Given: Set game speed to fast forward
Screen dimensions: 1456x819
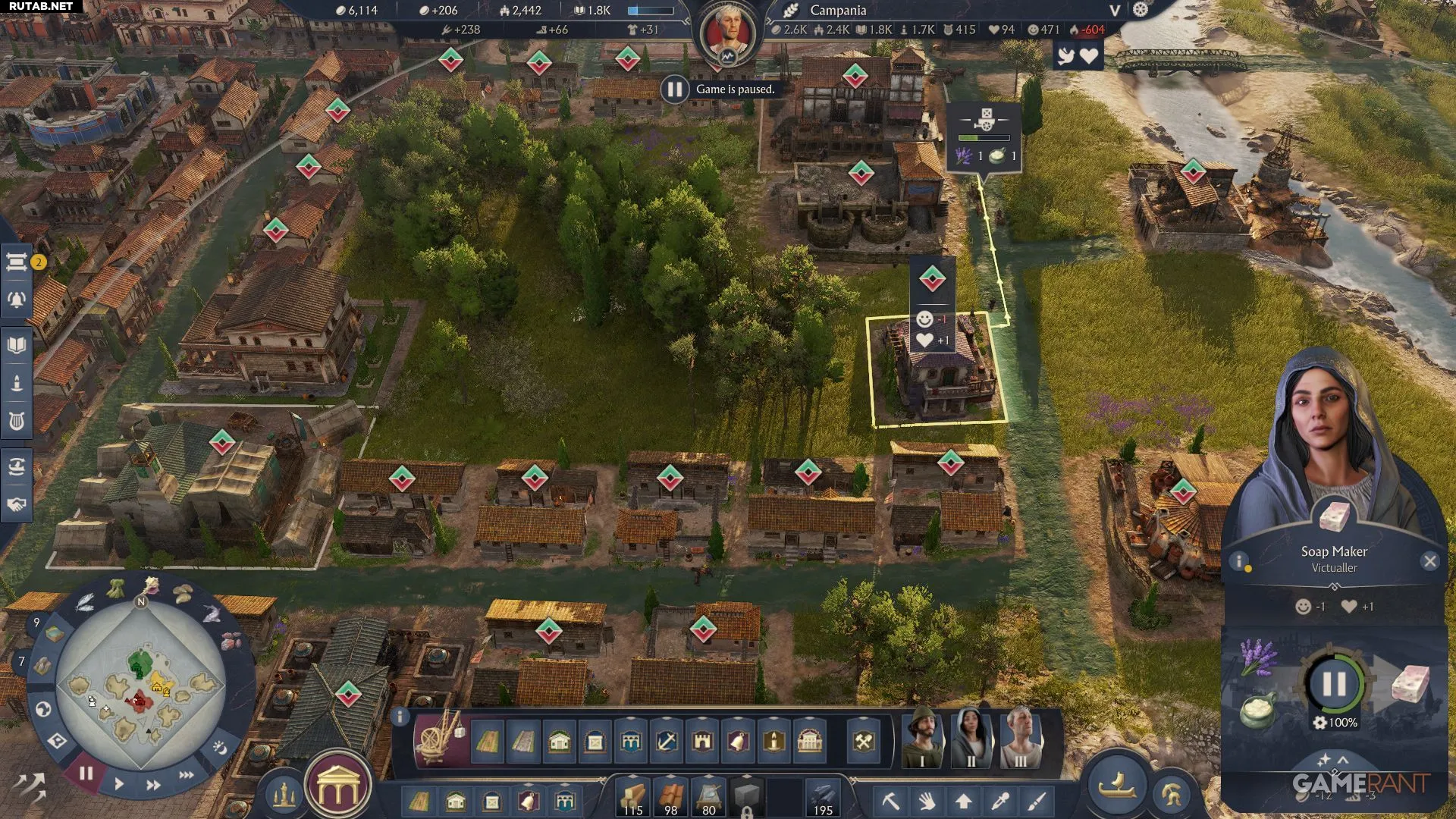Looking at the screenshot, I should (152, 785).
